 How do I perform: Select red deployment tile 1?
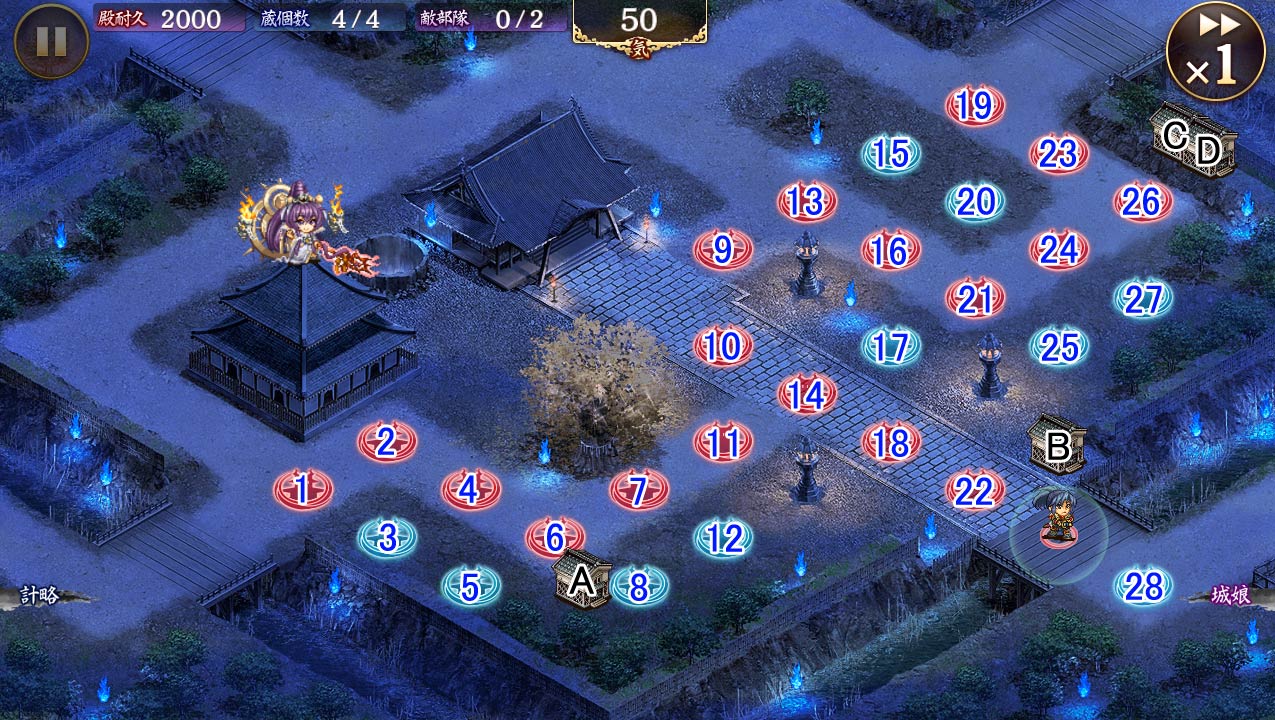tap(302, 490)
